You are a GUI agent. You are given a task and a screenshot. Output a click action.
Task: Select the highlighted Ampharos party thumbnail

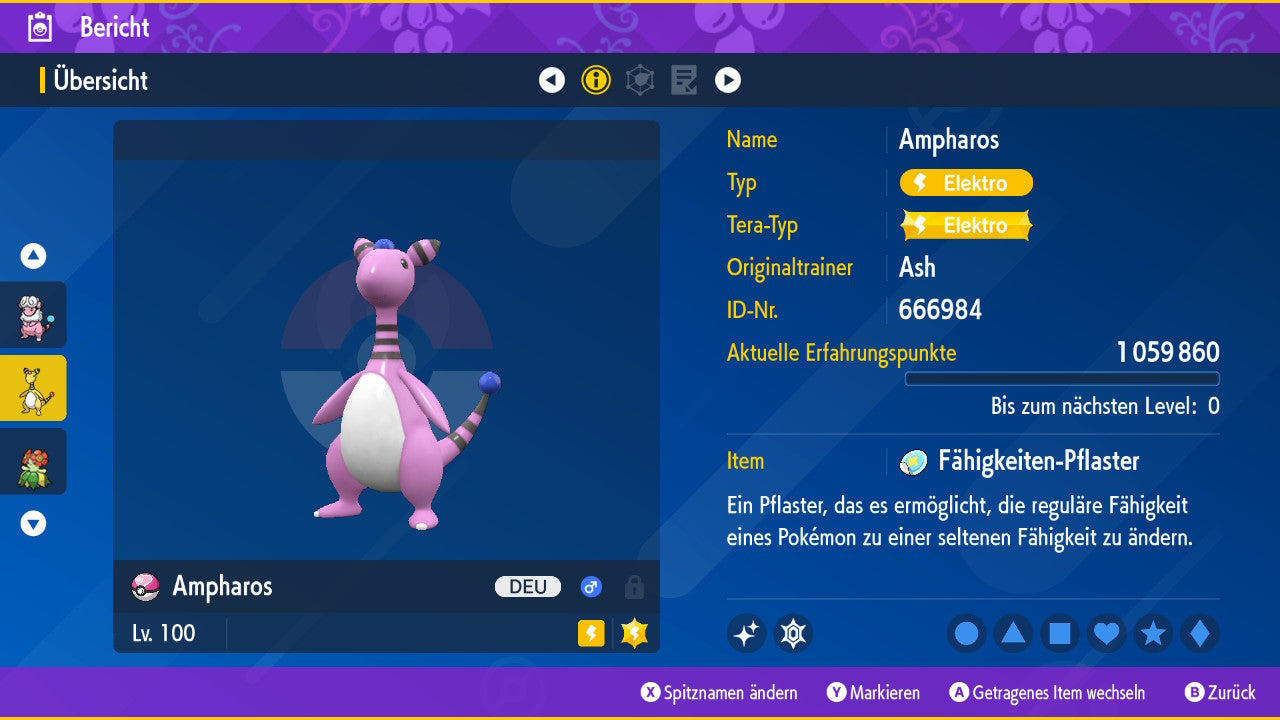(33, 388)
